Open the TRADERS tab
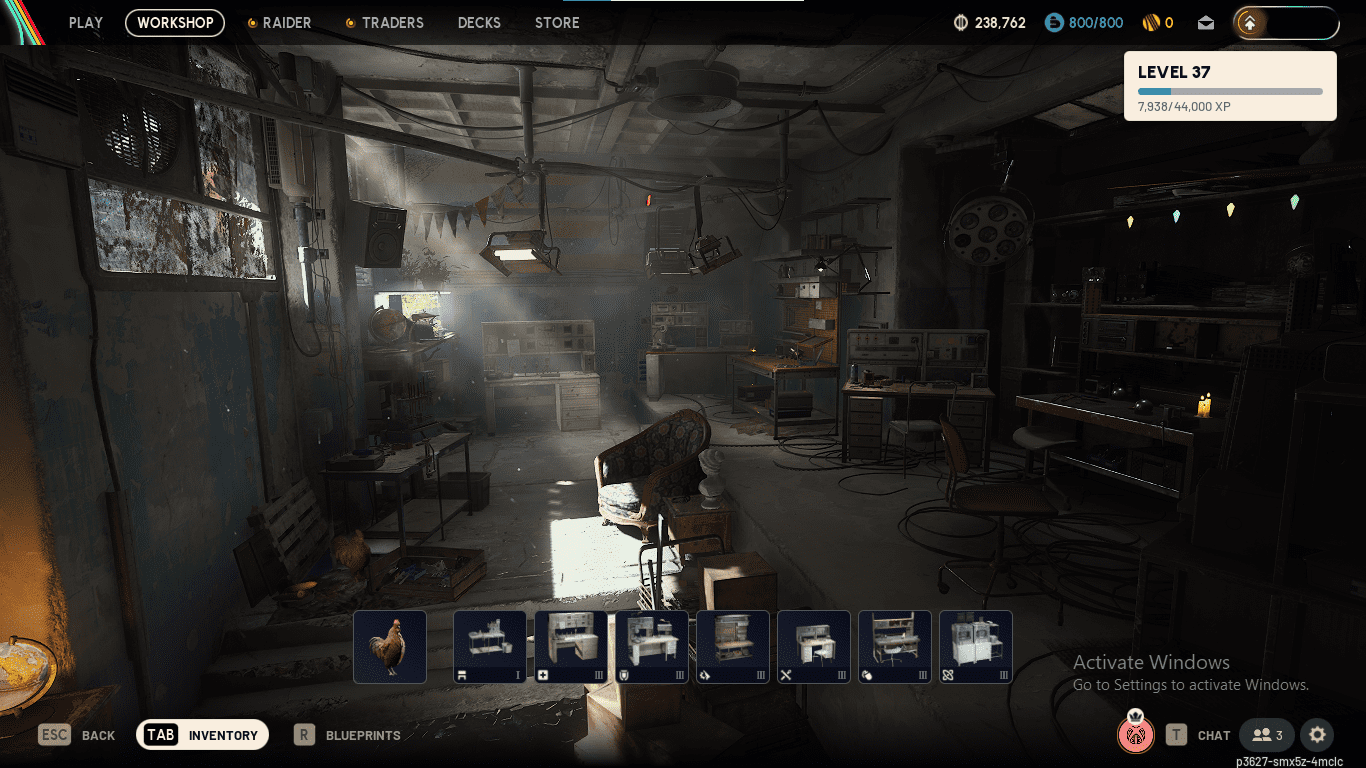The width and height of the screenshot is (1366, 768). click(392, 23)
